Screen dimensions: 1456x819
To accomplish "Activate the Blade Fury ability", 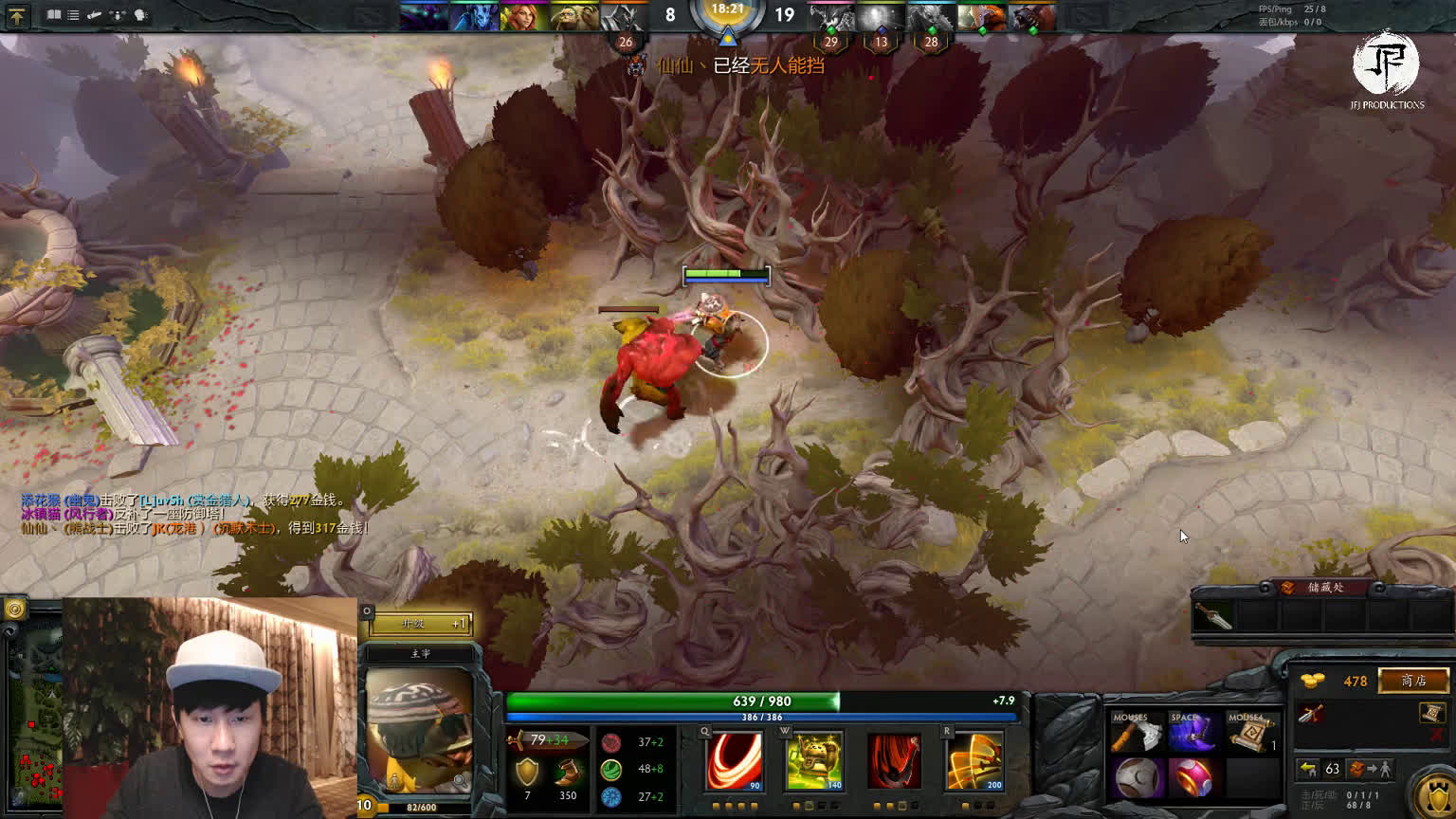I will [x=734, y=759].
